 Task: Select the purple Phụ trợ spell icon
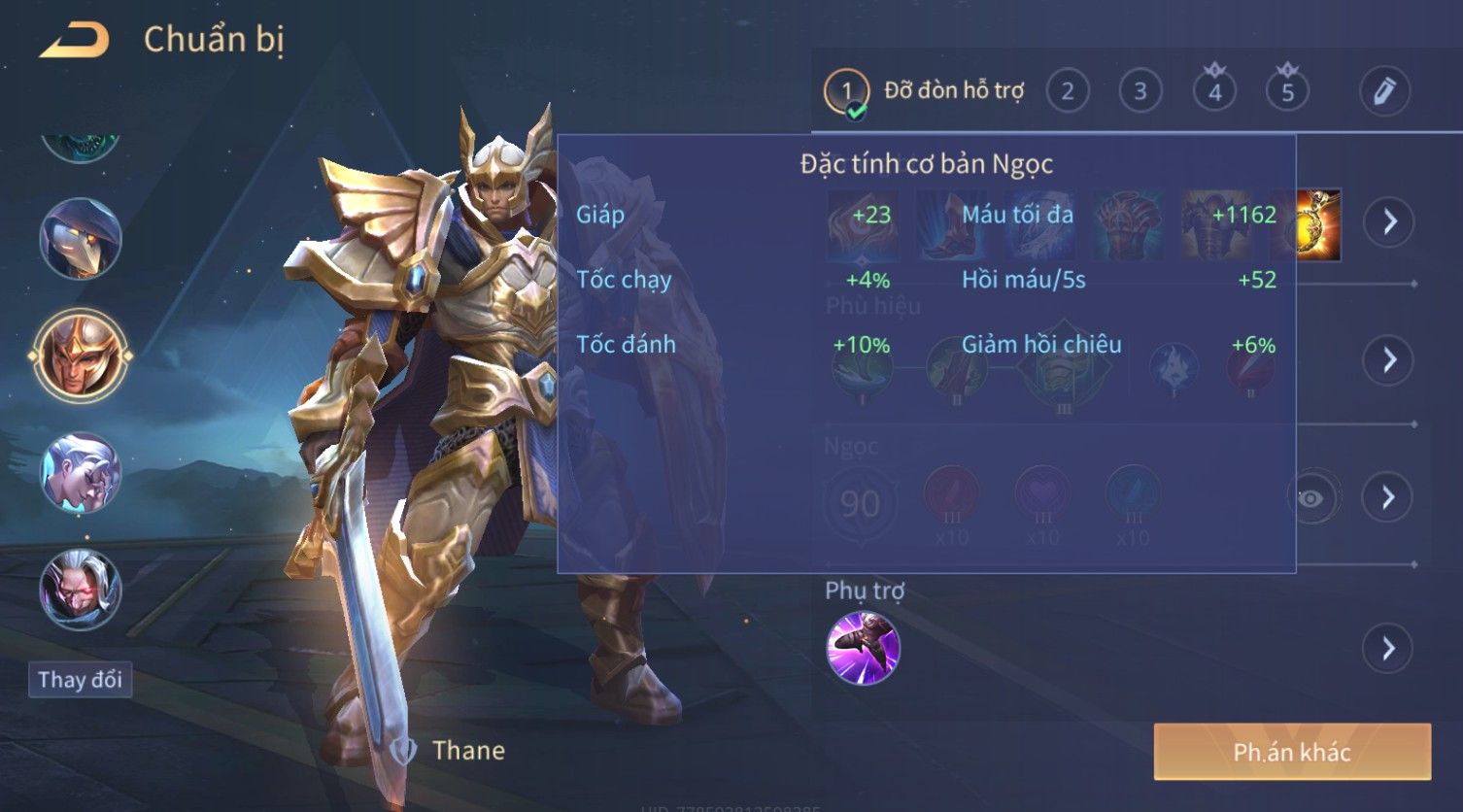863,648
